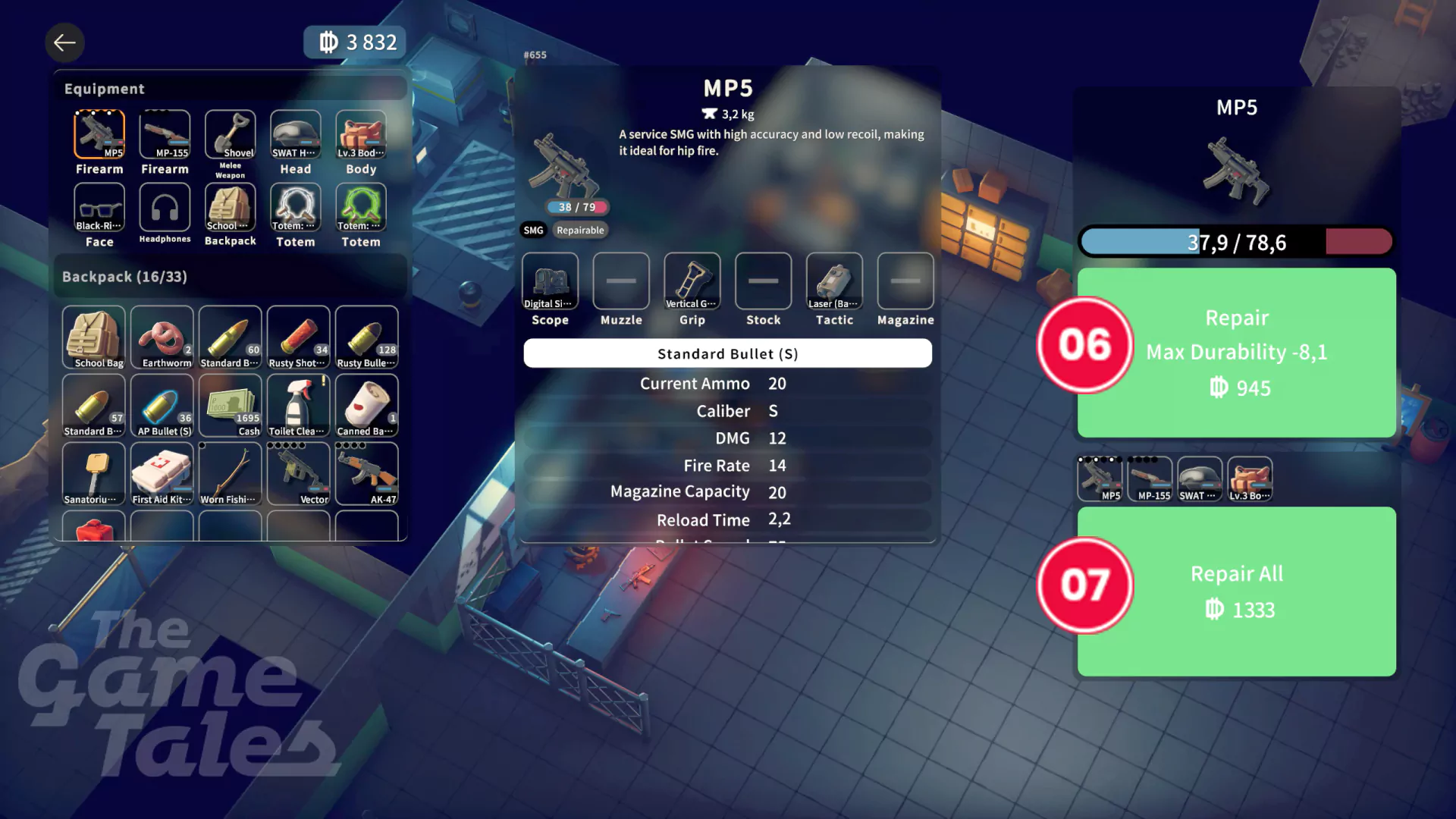
Task: Click the Laser tactic attachment slot
Action: [834, 281]
